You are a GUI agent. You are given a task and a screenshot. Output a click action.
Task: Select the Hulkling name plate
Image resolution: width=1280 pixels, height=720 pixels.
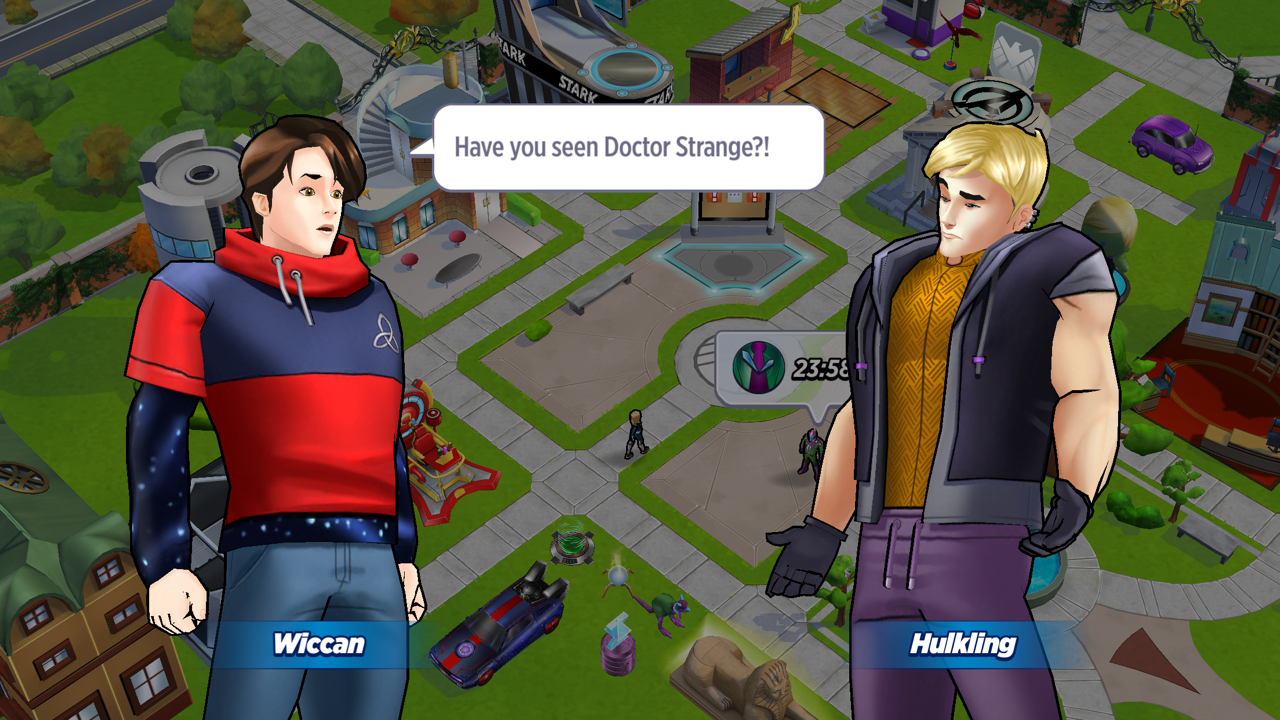(x=962, y=644)
